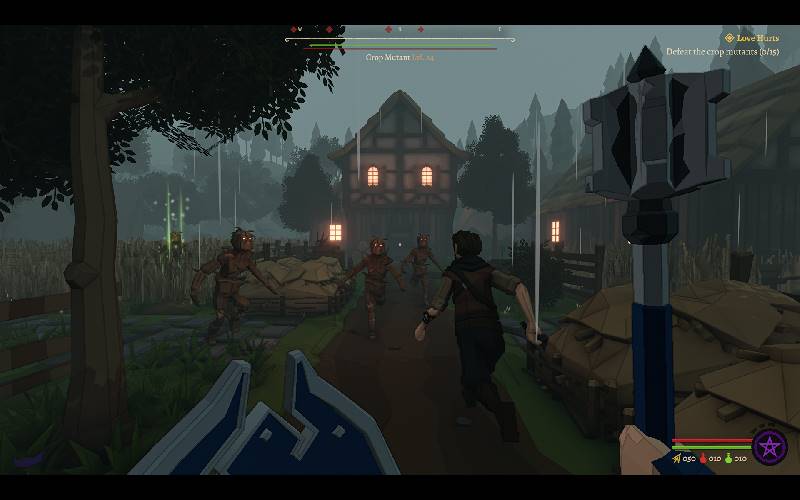The width and height of the screenshot is (800, 500).
Task: Select the green stamina potion icon
Action: [x=729, y=459]
